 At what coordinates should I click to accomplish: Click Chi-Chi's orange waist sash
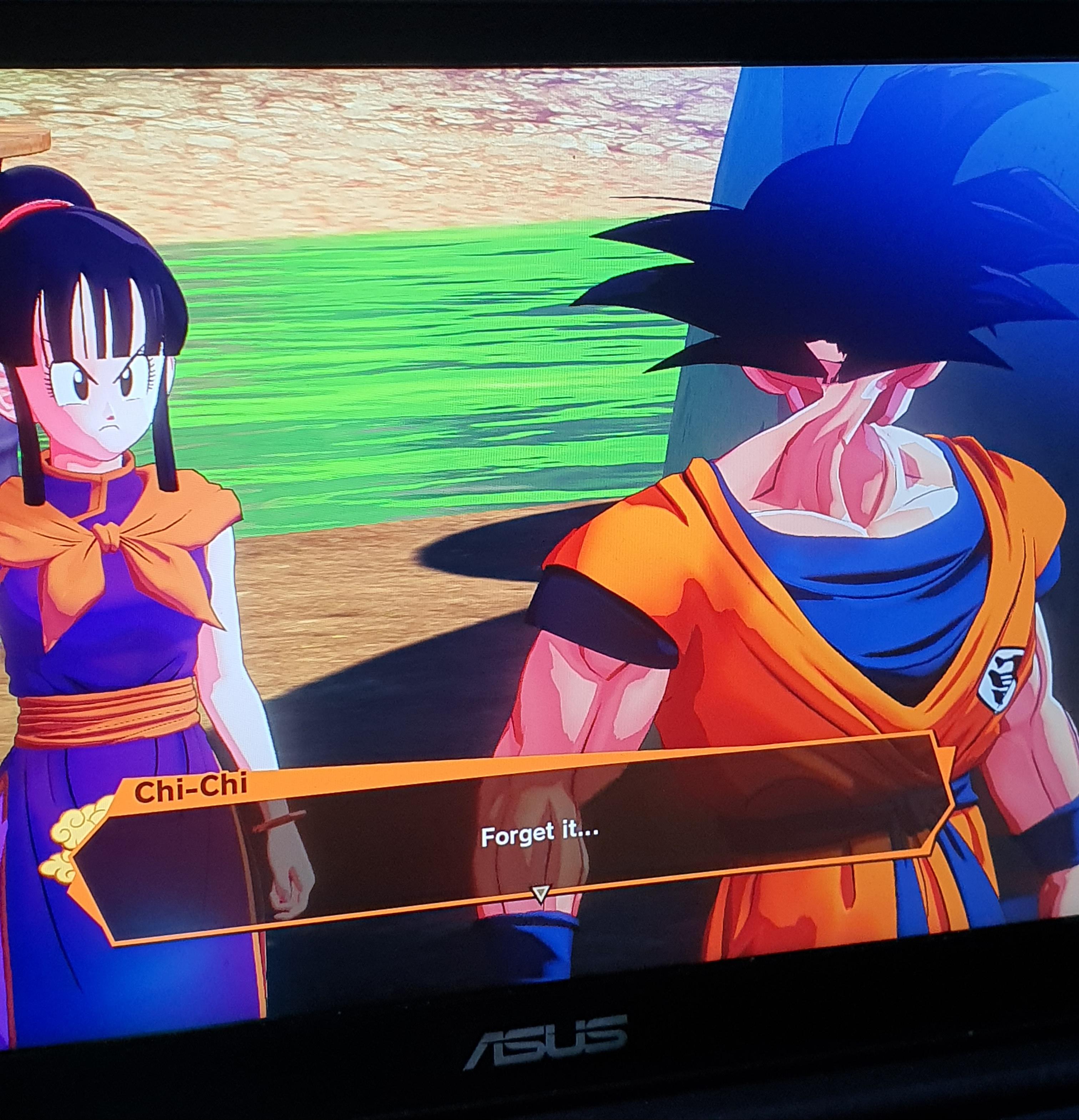(x=103, y=714)
